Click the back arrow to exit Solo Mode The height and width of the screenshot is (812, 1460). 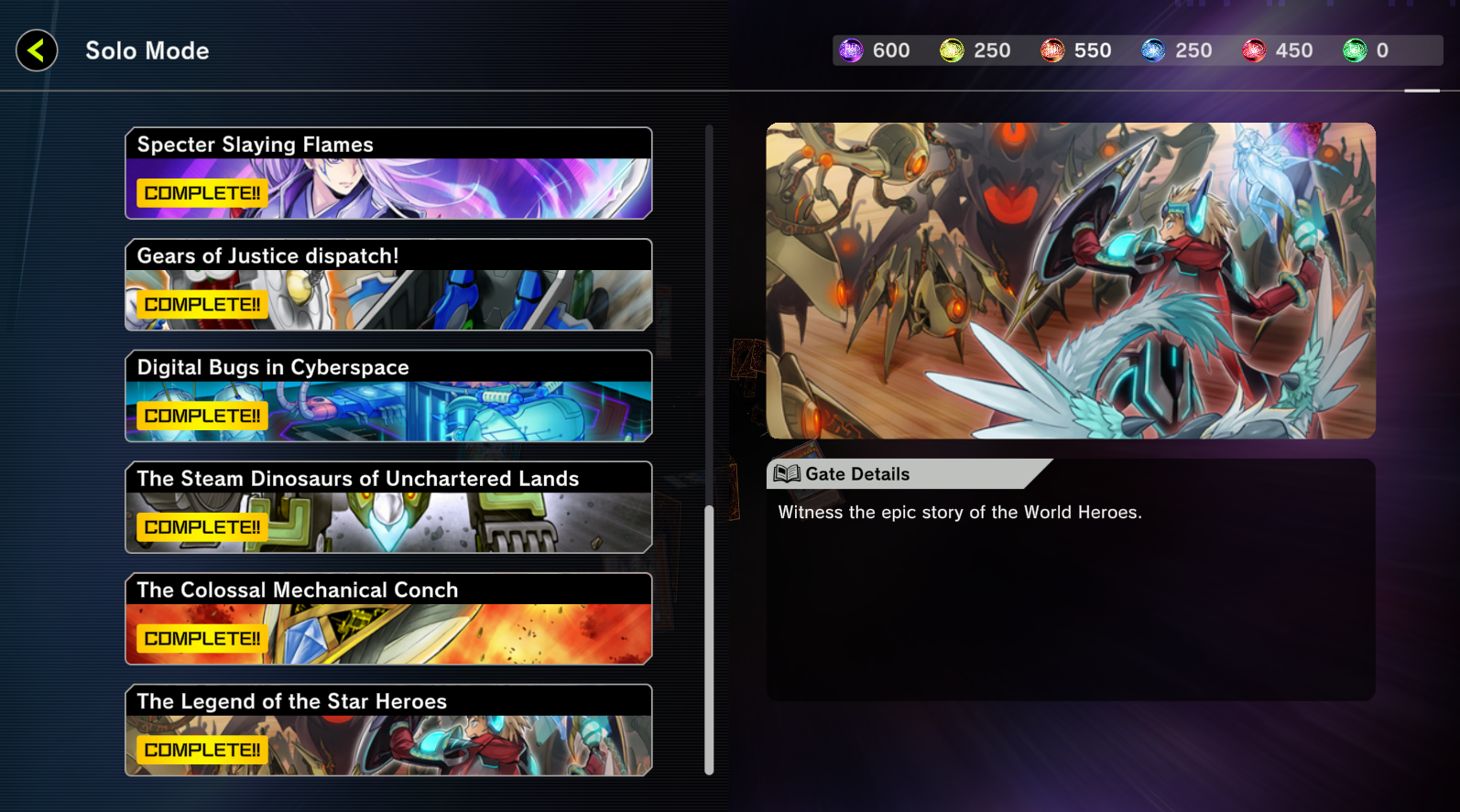(x=36, y=50)
